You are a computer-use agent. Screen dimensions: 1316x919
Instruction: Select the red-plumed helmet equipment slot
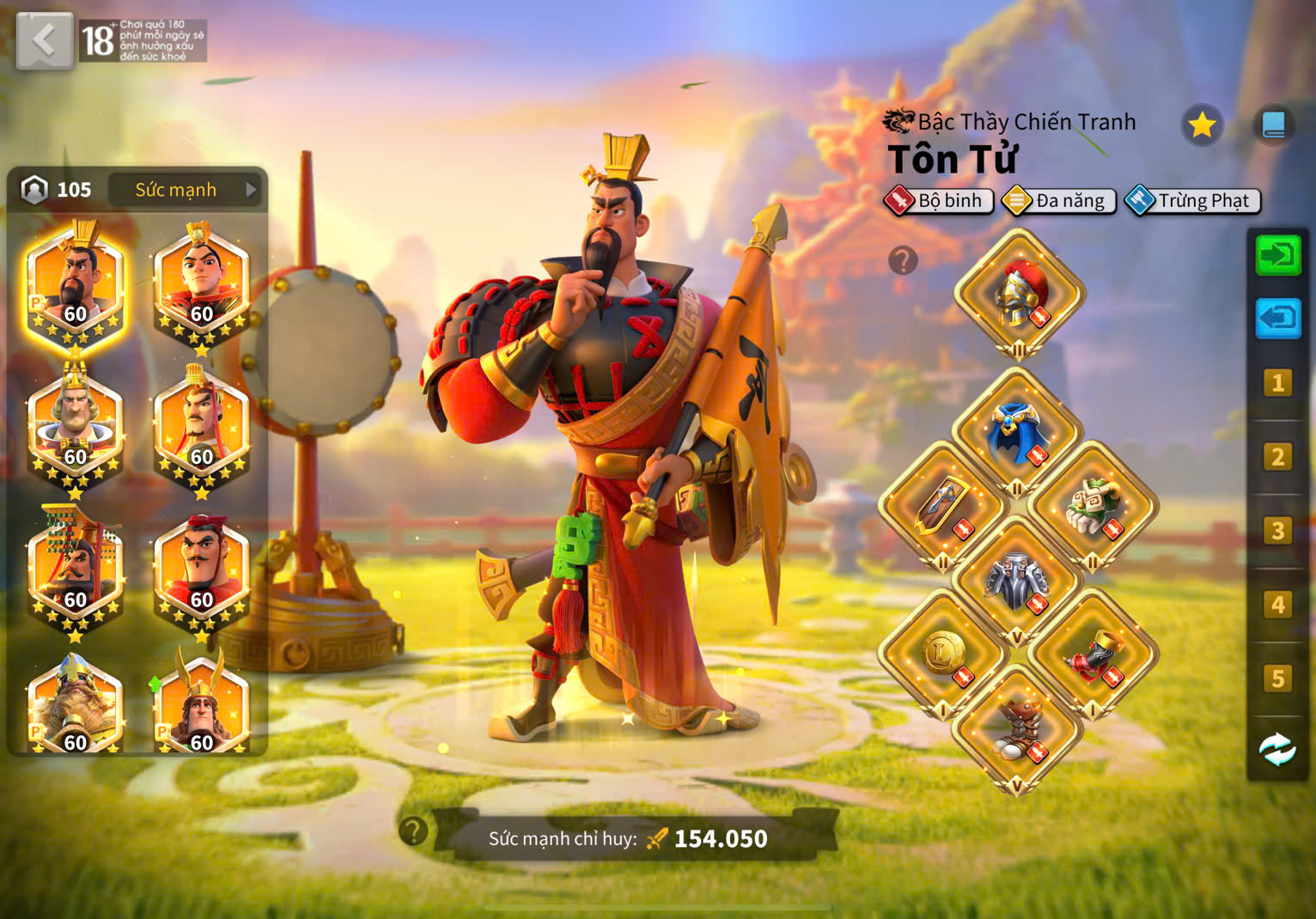click(x=1019, y=293)
